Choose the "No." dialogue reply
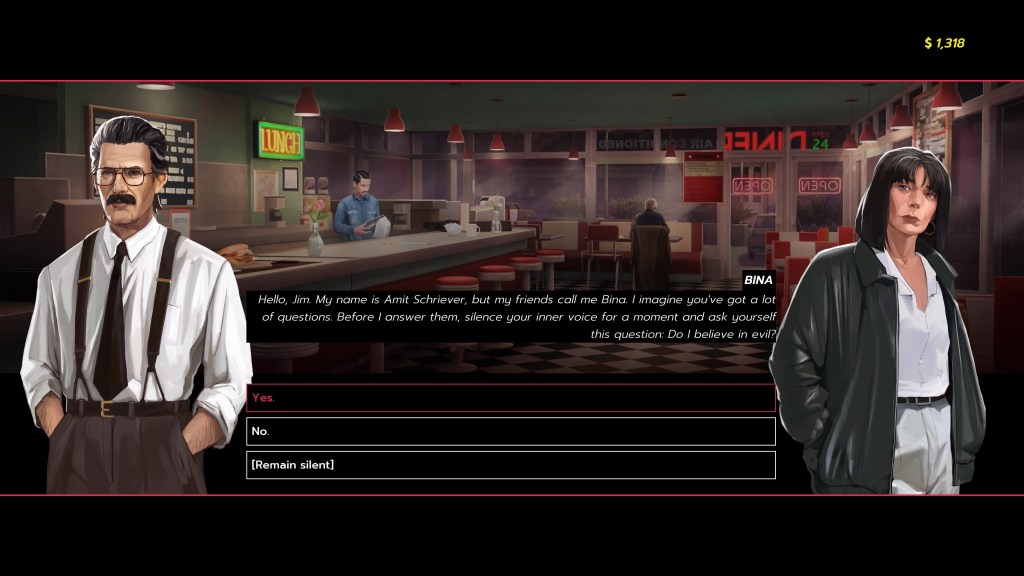This screenshot has height=576, width=1024. click(510, 431)
